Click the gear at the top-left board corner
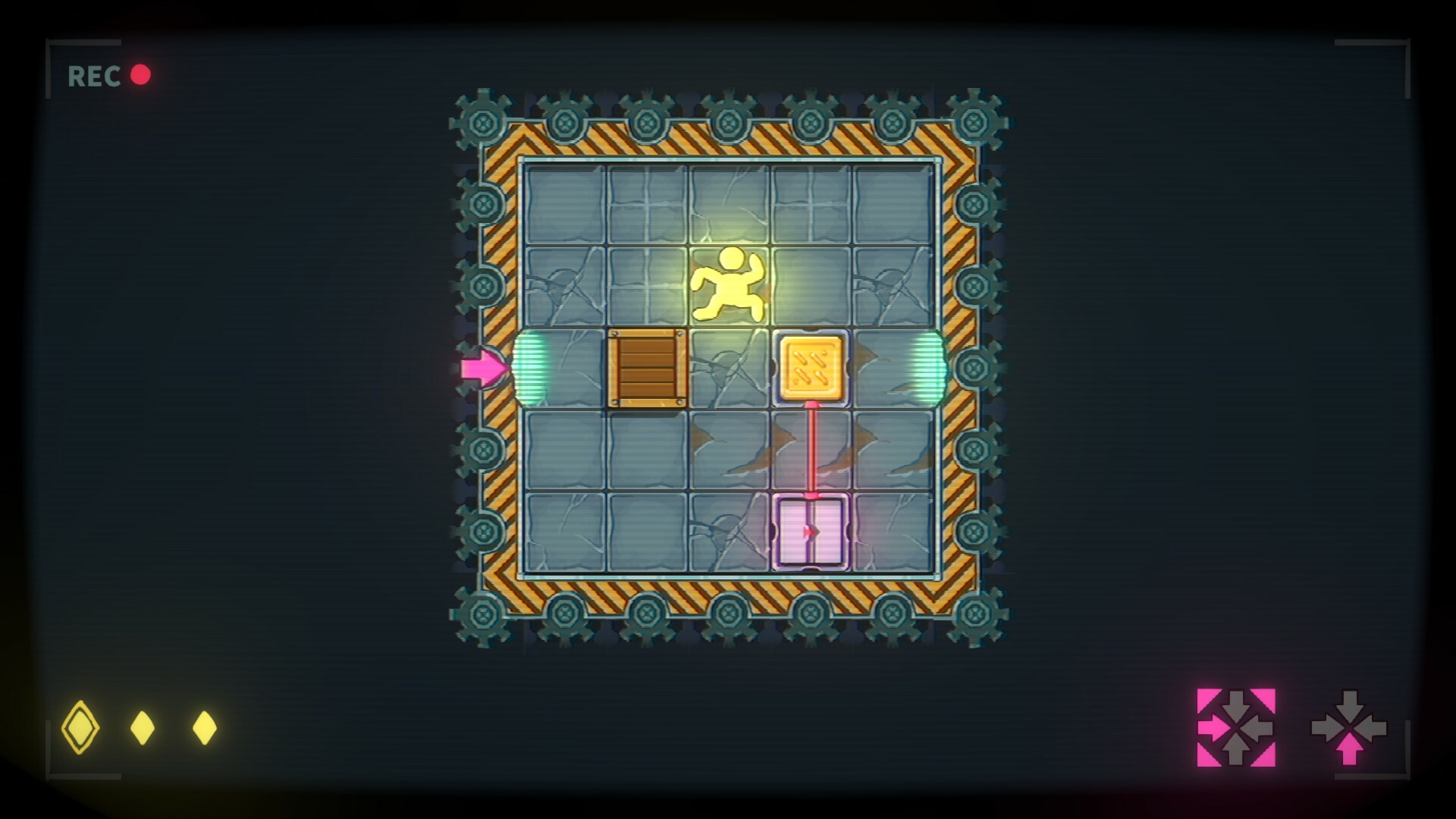Screen dimensions: 1456x819 pyautogui.click(x=484, y=120)
